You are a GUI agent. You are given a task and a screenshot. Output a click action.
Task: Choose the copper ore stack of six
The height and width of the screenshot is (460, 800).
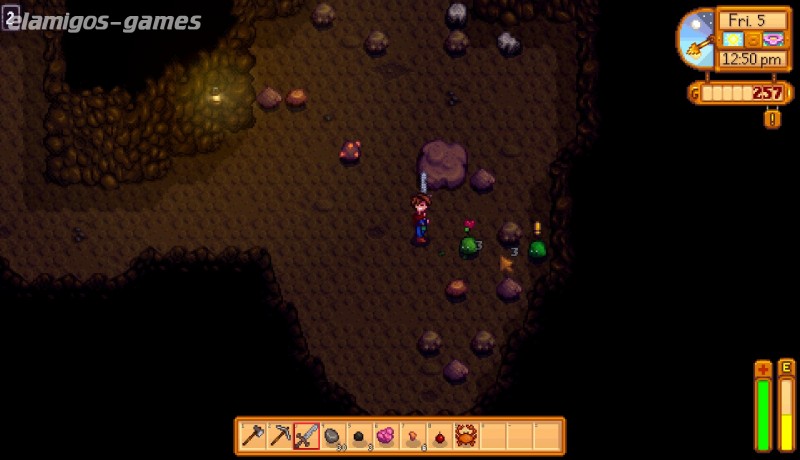(x=412, y=435)
